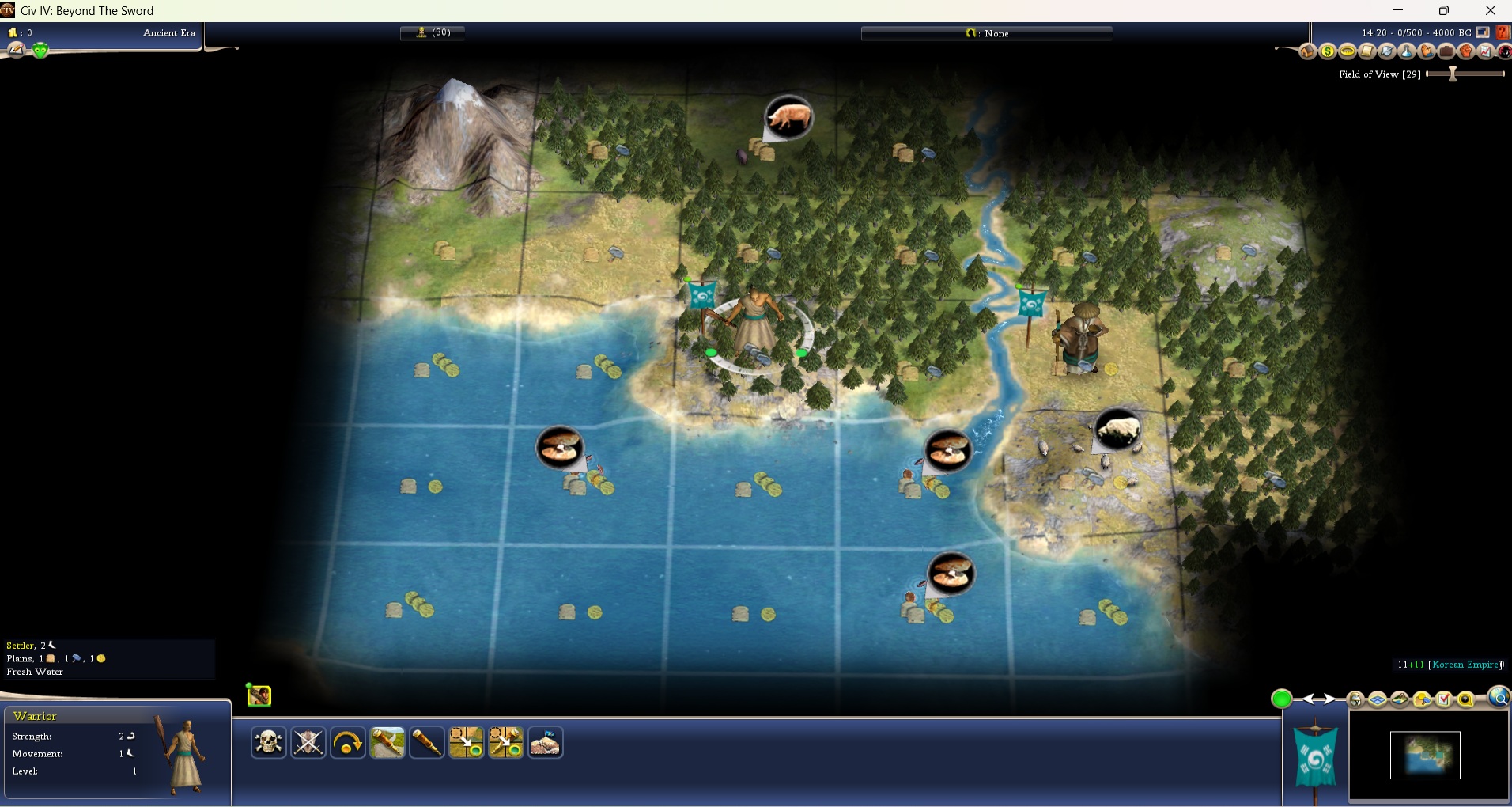Image resolution: width=1512 pixels, height=807 pixels.
Task: Select the Warrior unit portrait icon
Action: 259,695
